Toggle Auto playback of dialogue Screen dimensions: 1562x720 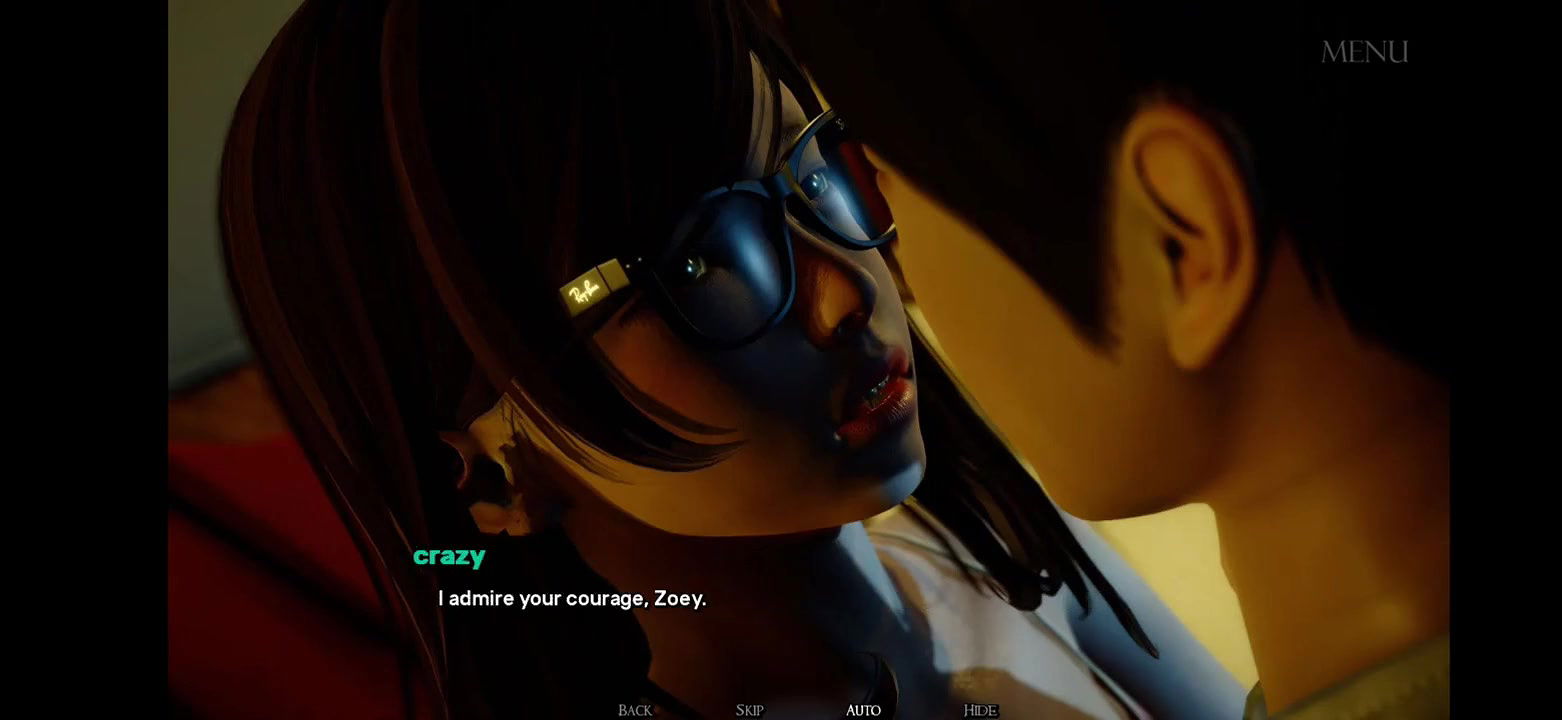pos(862,709)
